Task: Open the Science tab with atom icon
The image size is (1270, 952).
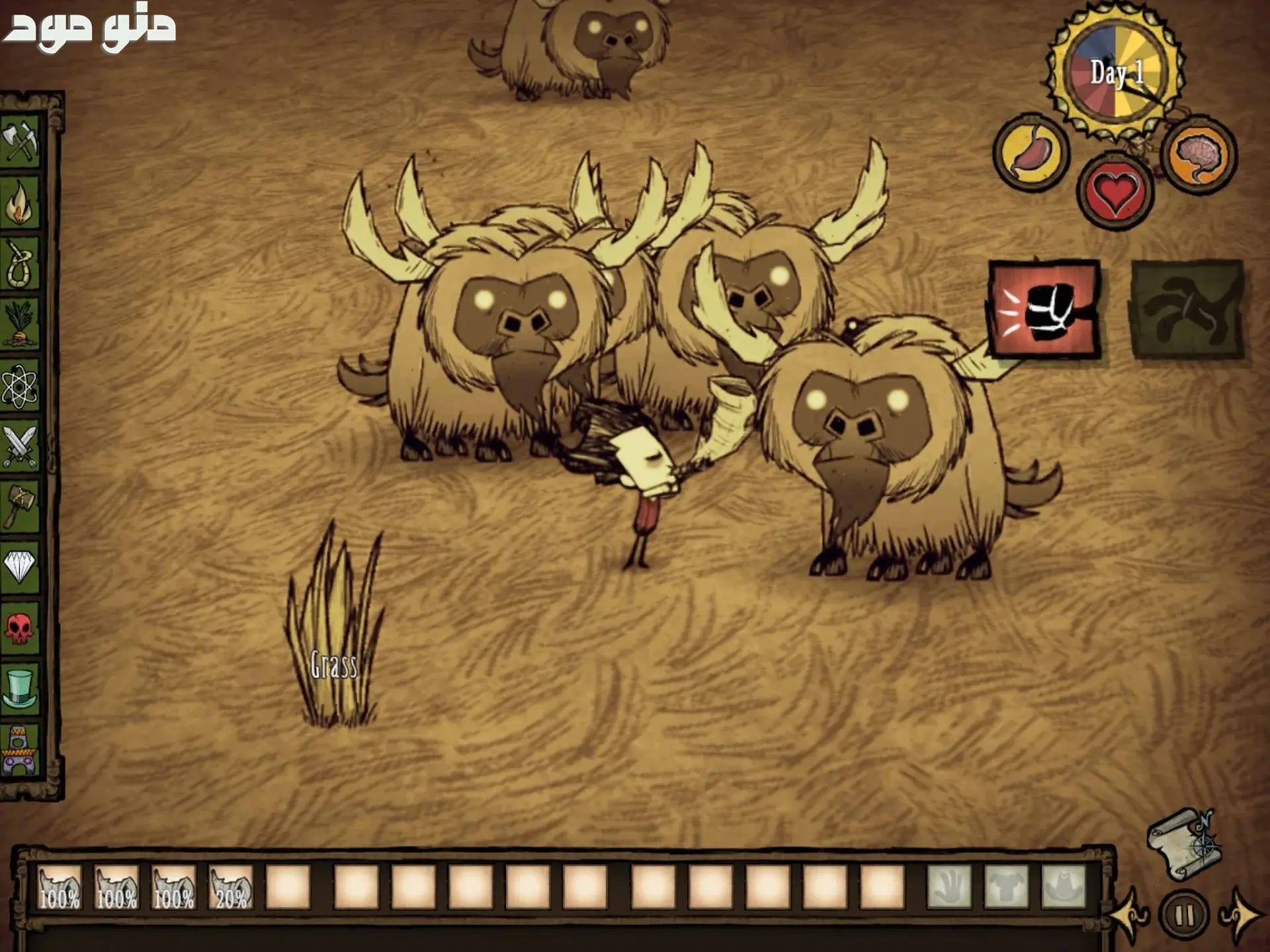Action: click(x=20, y=386)
